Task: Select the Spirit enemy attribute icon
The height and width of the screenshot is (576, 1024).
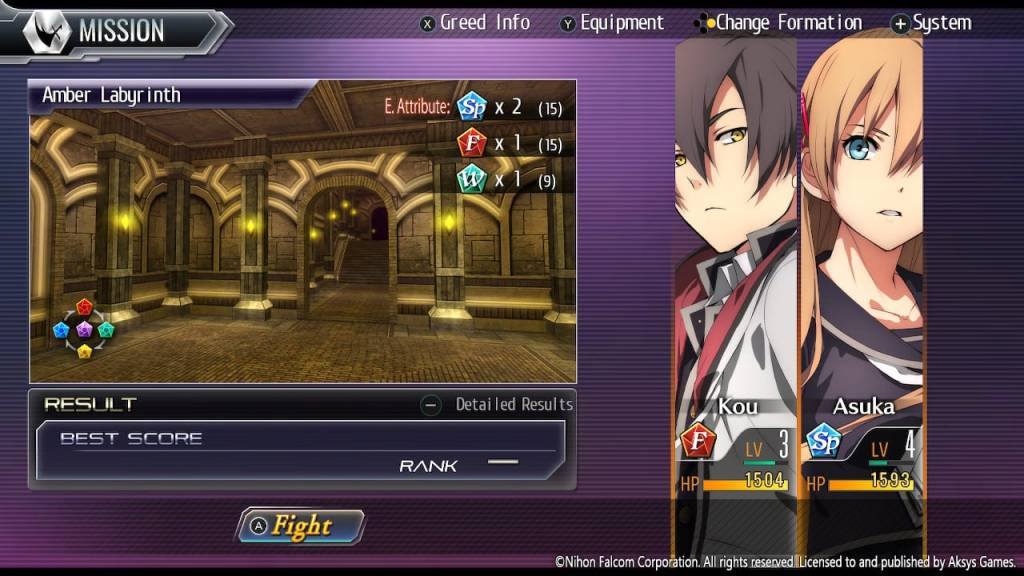Action: pos(471,106)
